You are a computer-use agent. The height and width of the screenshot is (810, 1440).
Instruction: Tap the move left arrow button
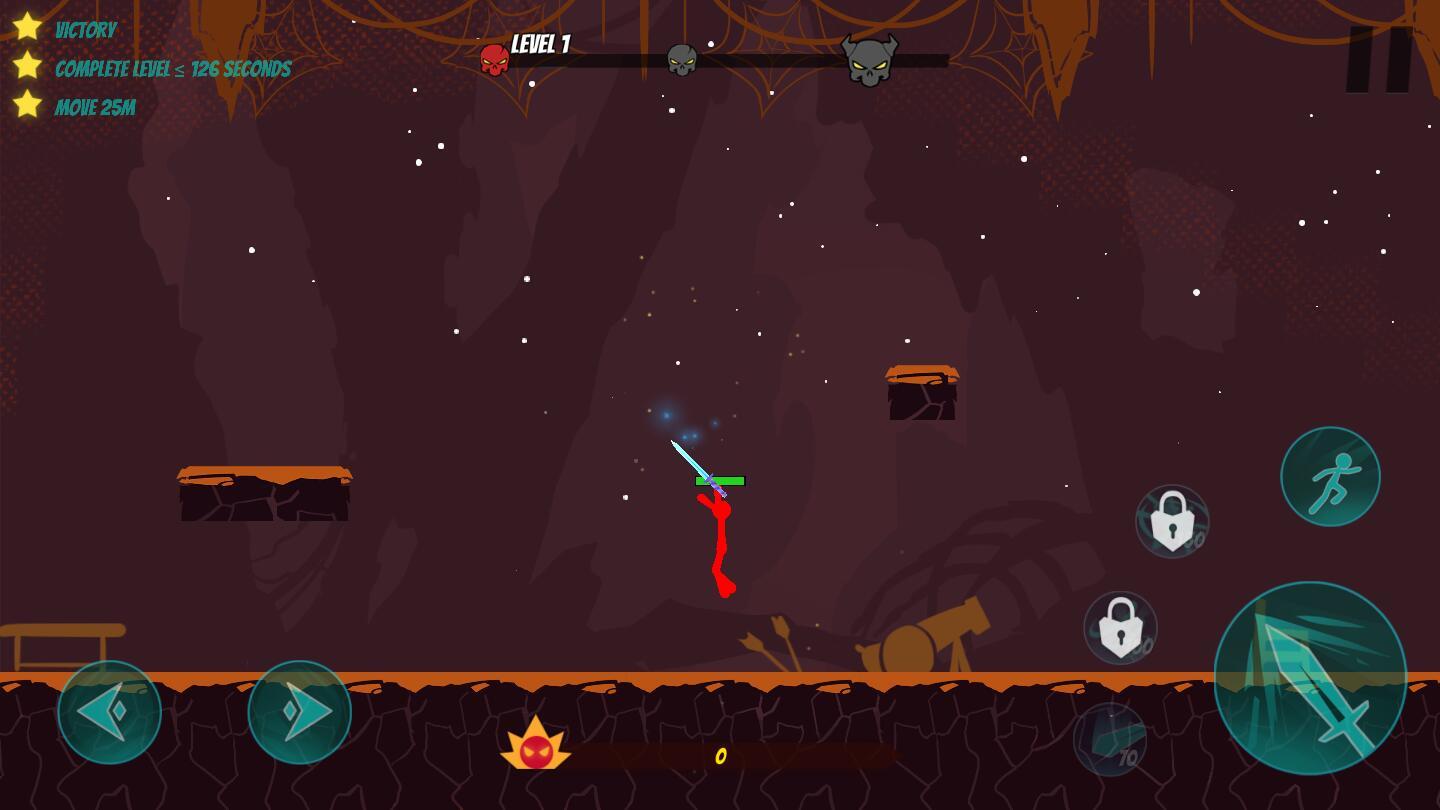[110, 712]
